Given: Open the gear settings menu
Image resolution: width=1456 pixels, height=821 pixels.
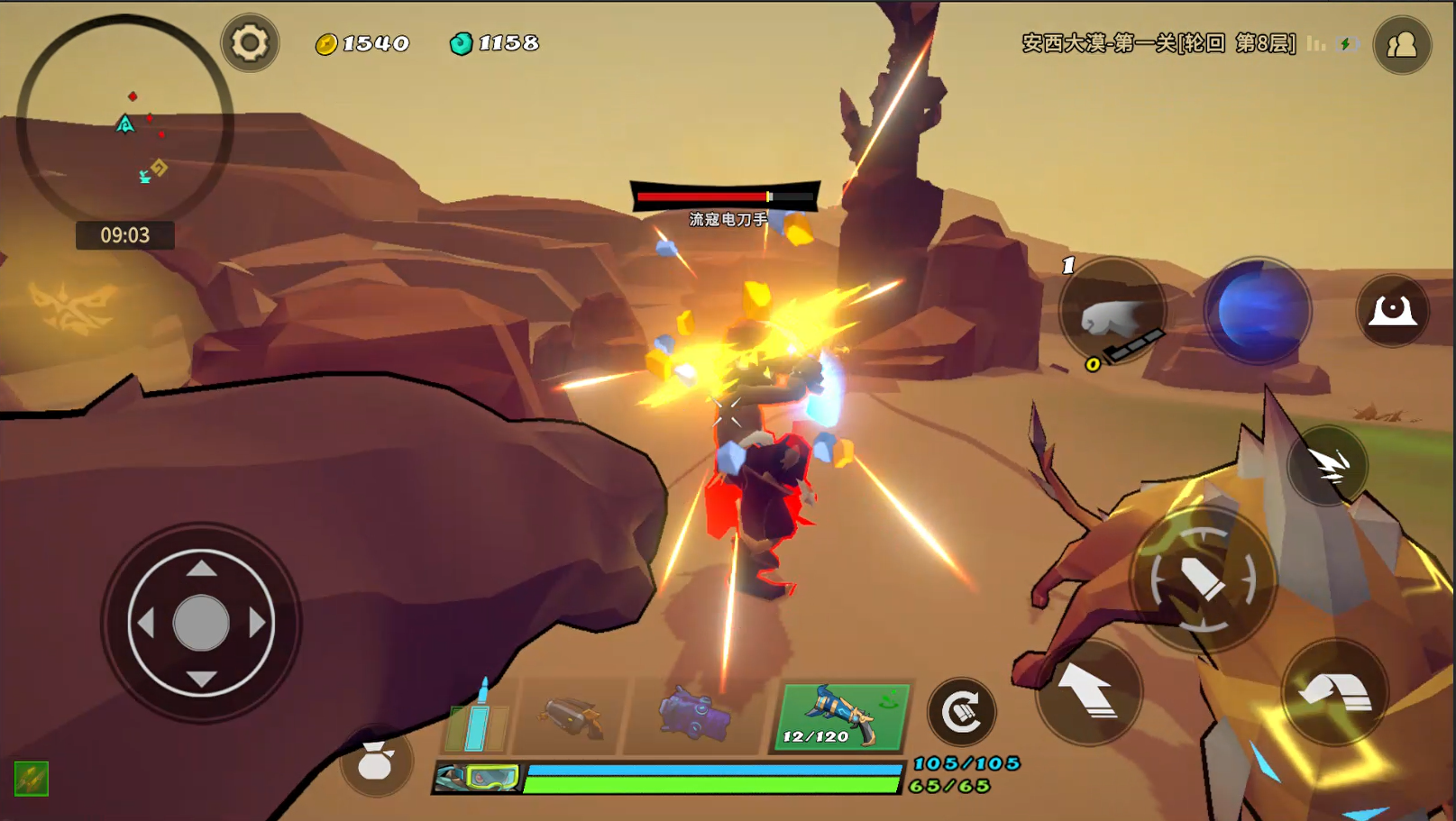Looking at the screenshot, I should (250, 42).
